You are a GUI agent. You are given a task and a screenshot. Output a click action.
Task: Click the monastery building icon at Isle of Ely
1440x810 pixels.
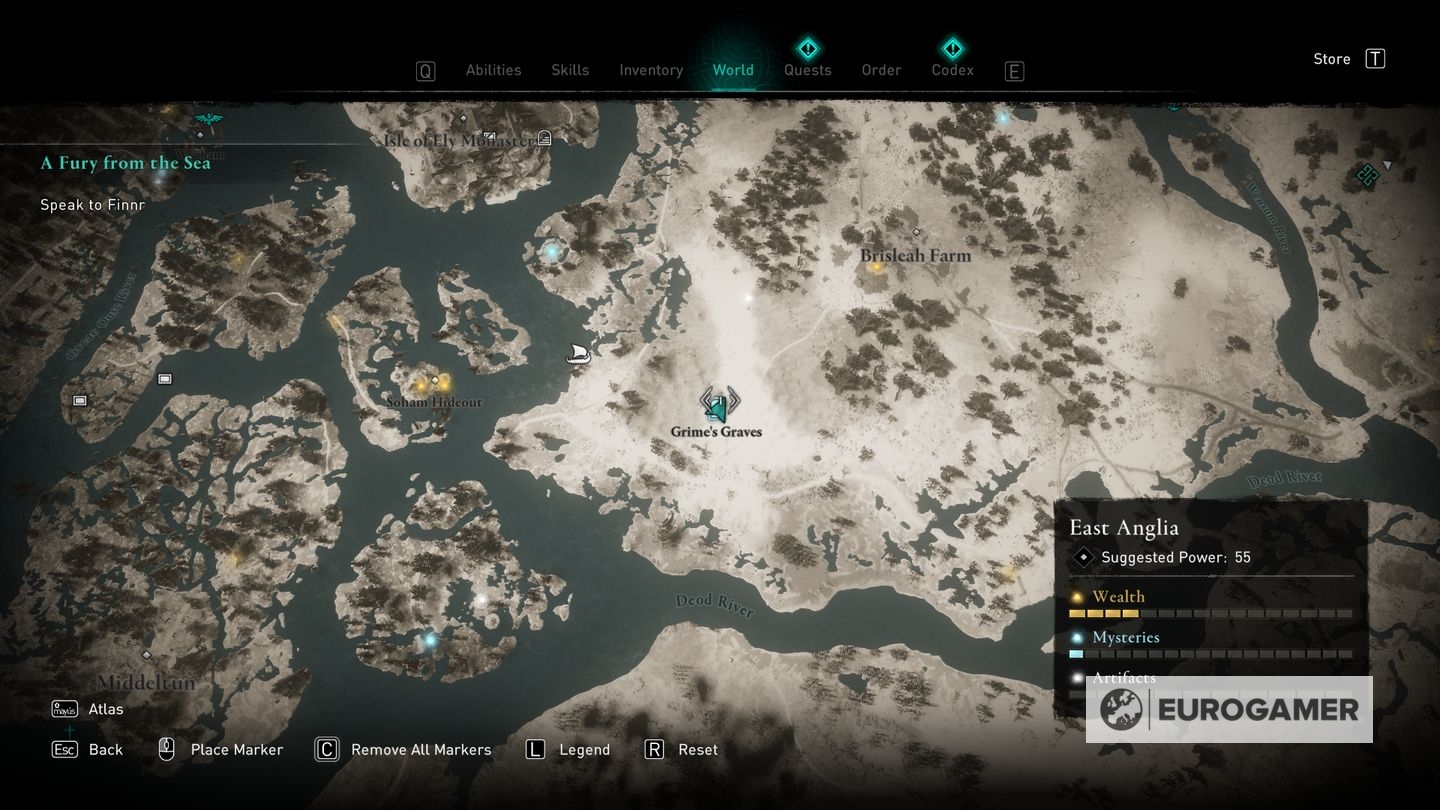543,137
